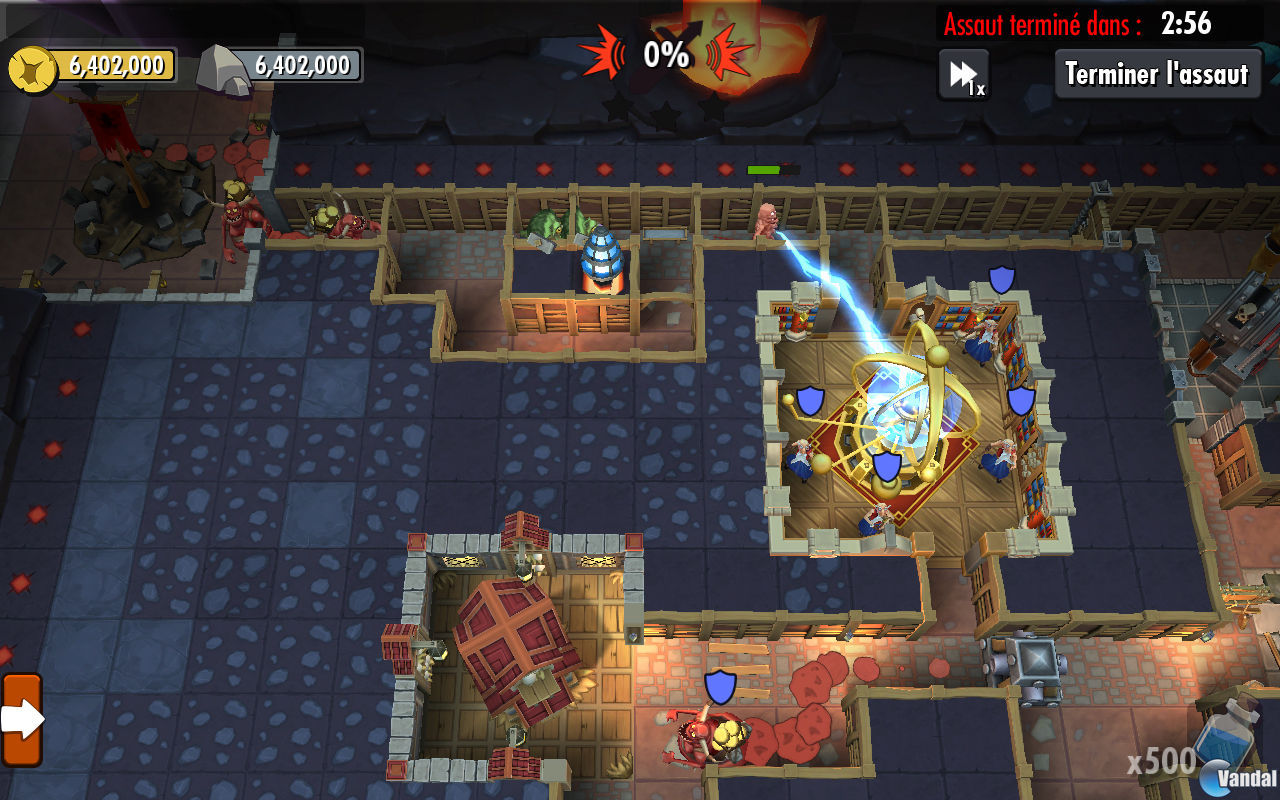
Task: Tap the shield in the library room center
Action: pyautogui.click(x=886, y=466)
